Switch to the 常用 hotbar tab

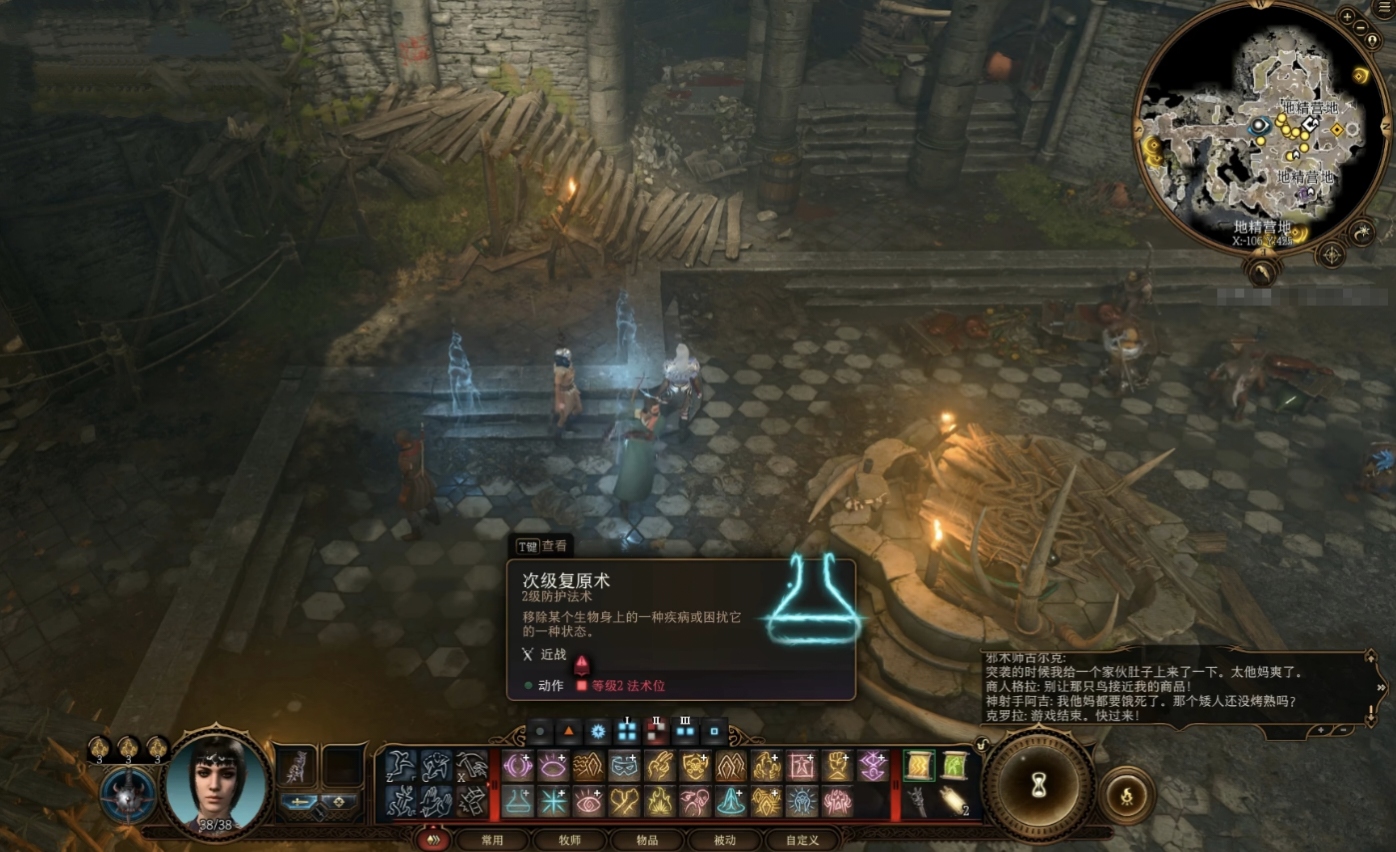click(x=492, y=840)
